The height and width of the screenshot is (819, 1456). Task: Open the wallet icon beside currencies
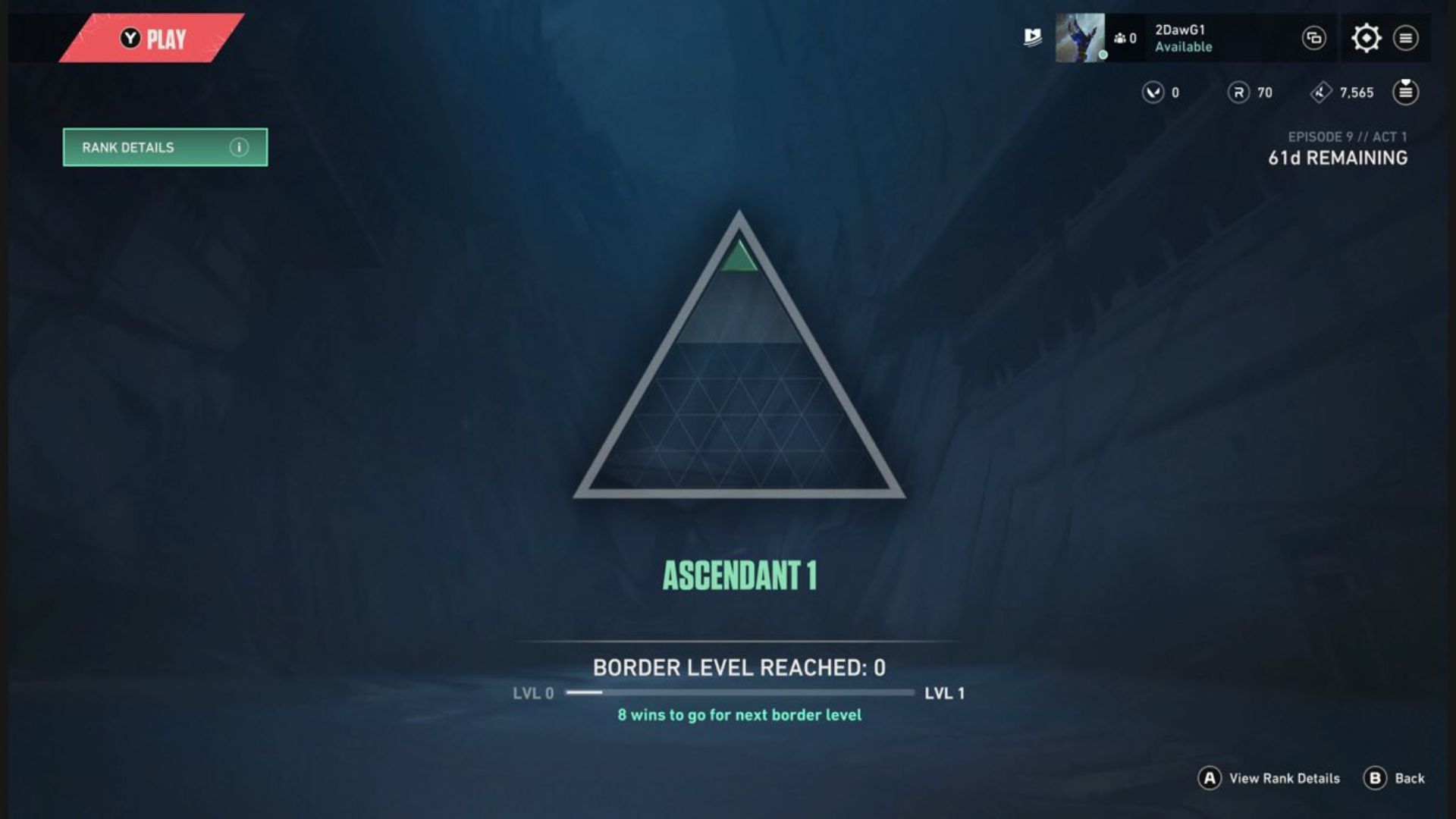click(1407, 93)
